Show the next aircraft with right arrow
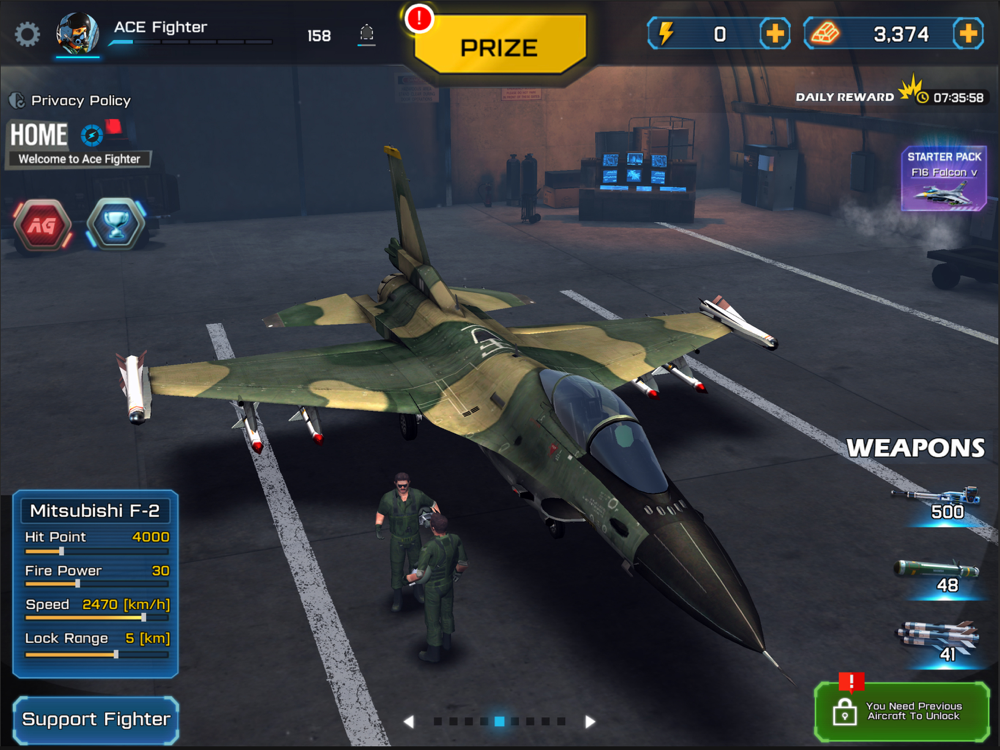This screenshot has width=1000, height=750. coord(590,721)
